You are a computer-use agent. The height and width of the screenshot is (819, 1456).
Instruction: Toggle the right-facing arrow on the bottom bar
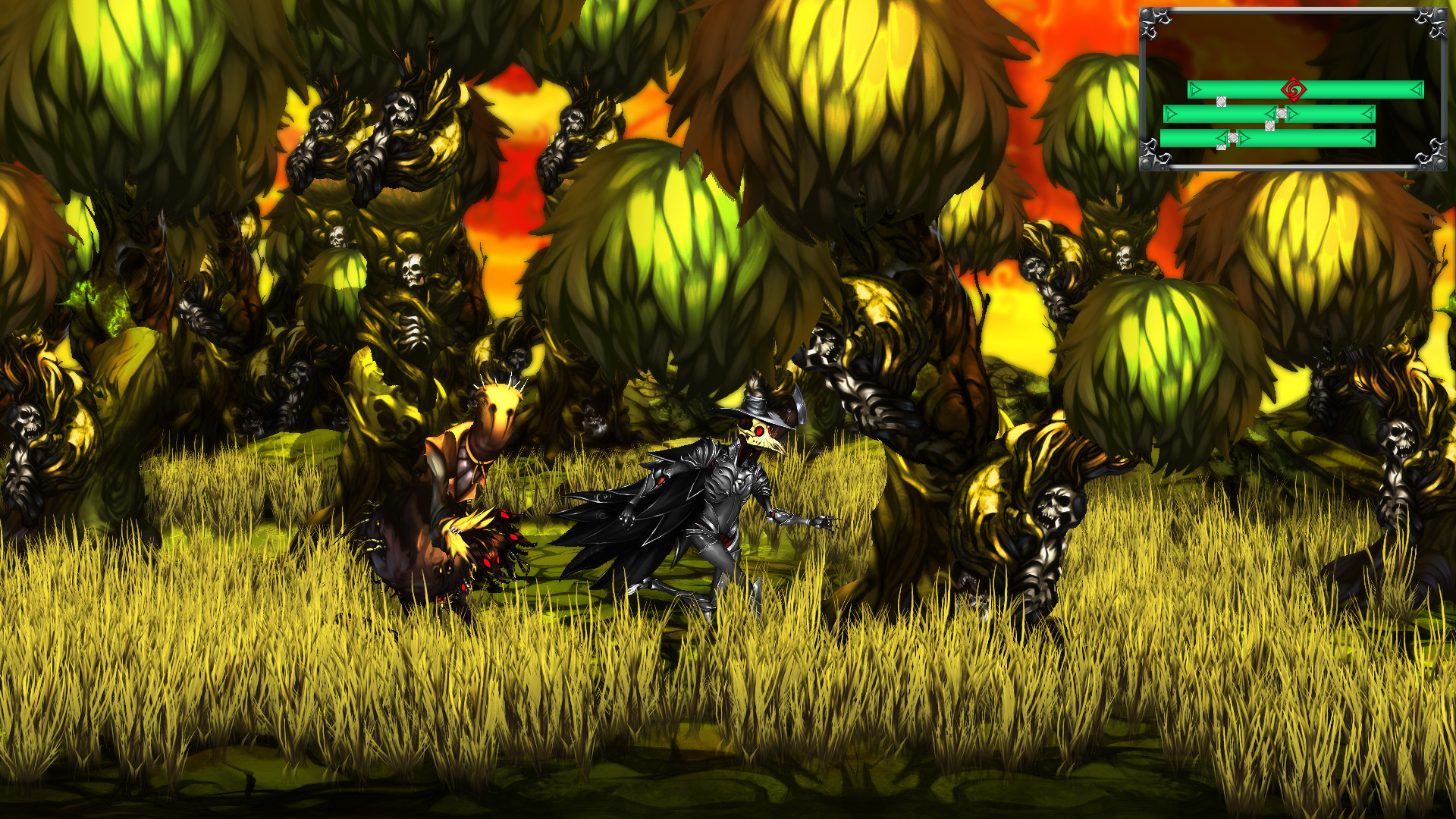pos(1243,138)
